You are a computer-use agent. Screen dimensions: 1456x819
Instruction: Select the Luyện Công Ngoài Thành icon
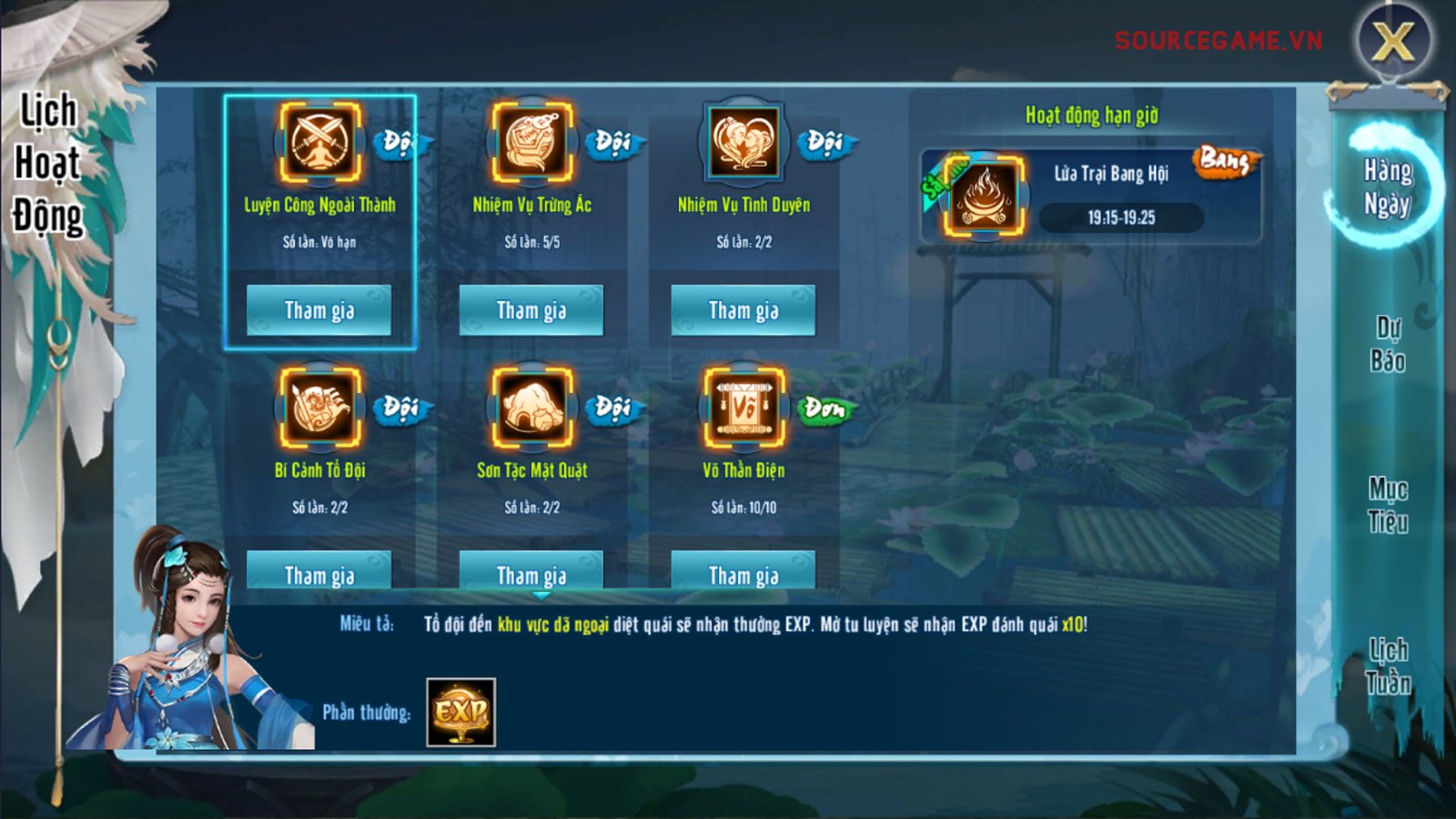click(319, 143)
